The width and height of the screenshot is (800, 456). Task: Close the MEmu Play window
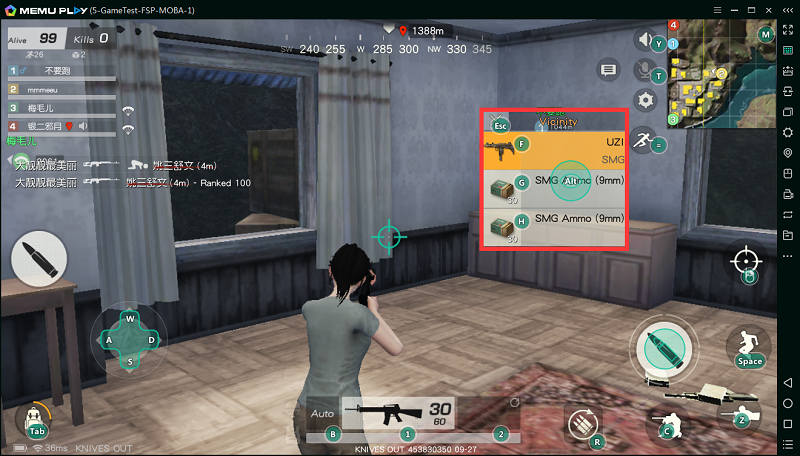787,8
